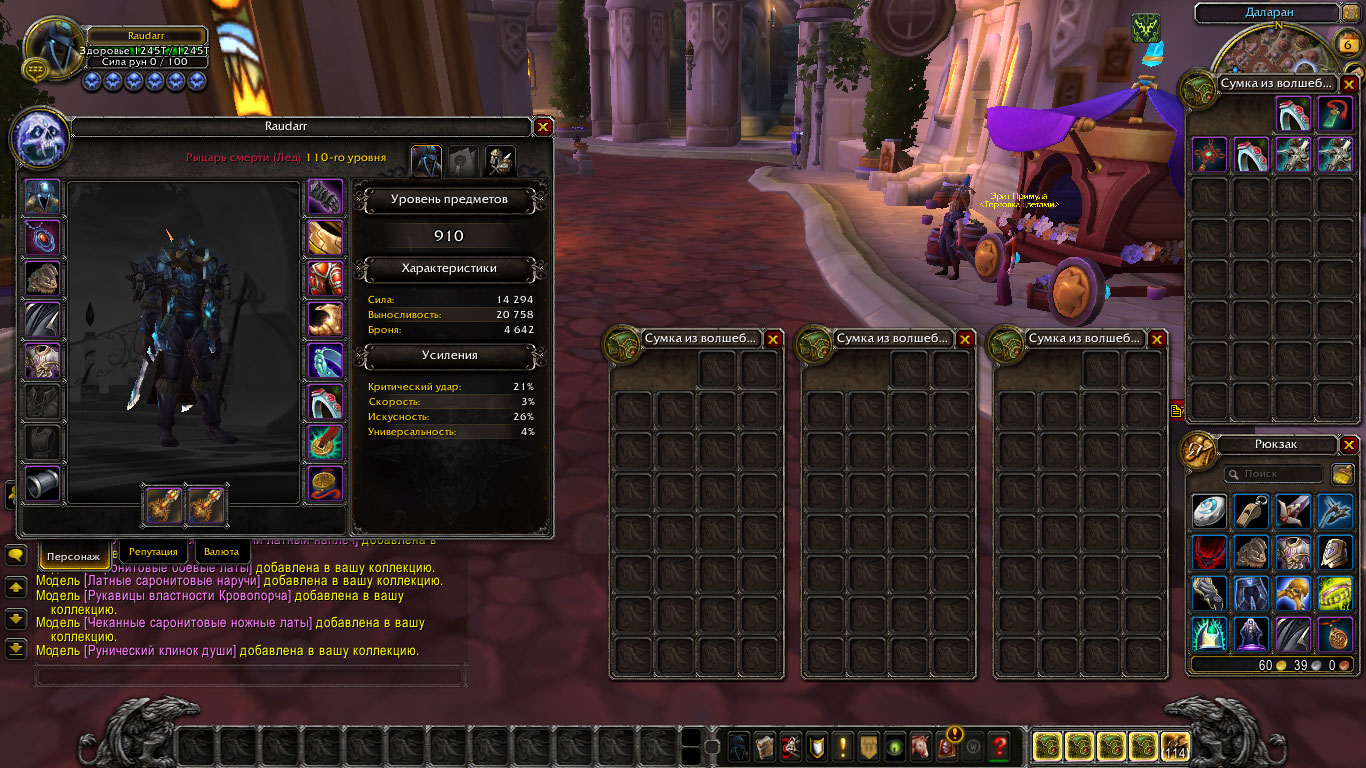This screenshot has height=768, width=1366.
Task: Select the equipped helmet slot
Action: (x=42, y=197)
